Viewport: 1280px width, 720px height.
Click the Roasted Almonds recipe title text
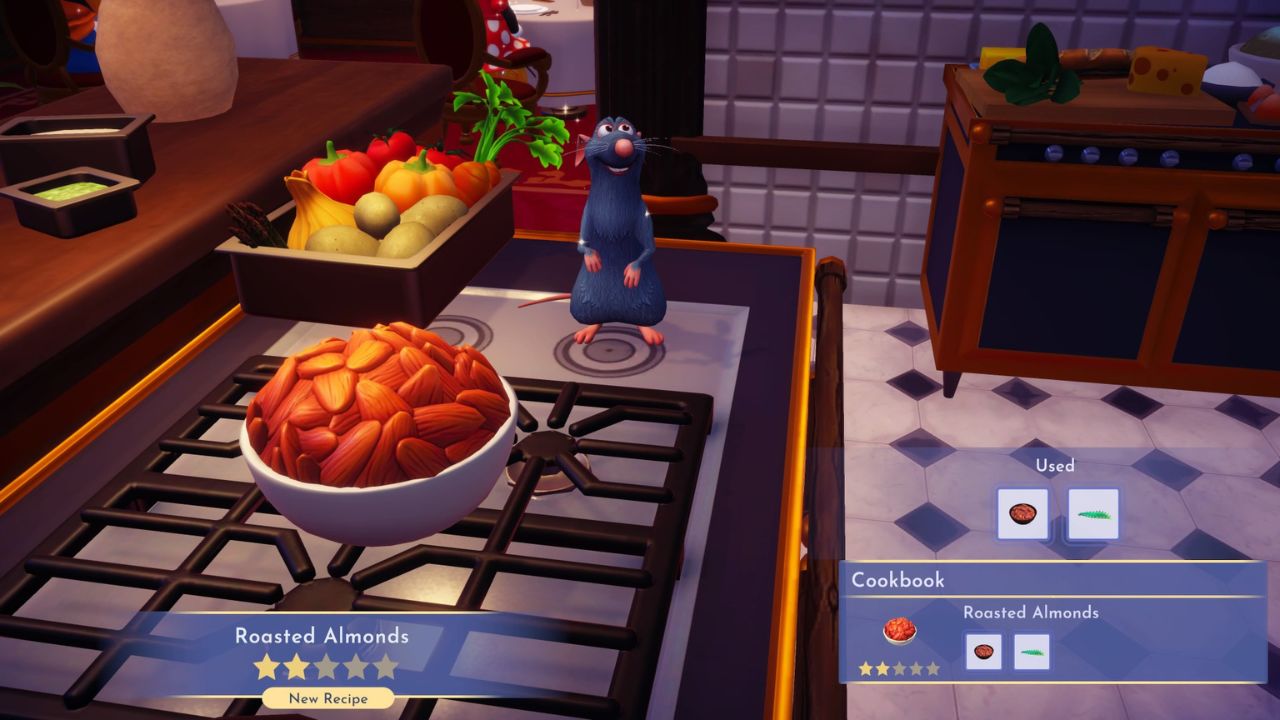point(321,636)
